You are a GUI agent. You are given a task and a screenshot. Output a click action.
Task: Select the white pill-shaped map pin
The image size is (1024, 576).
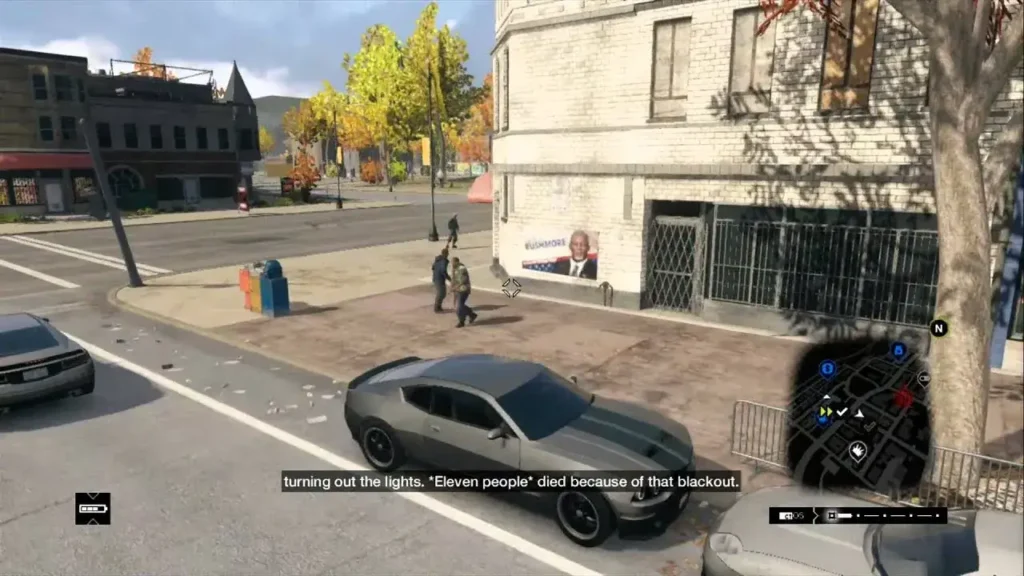click(x=923, y=379)
